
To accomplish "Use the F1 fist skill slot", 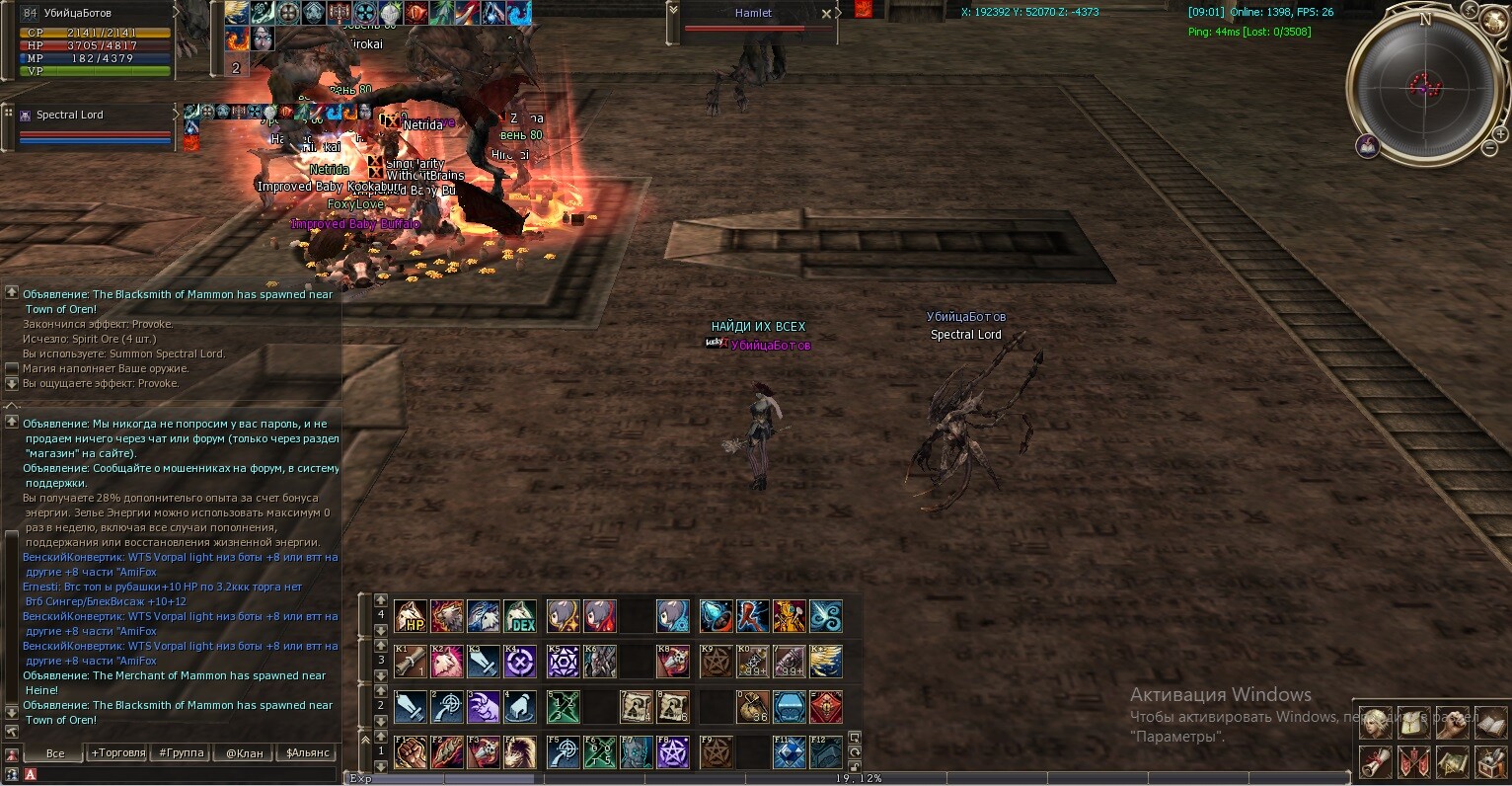I will [x=411, y=752].
